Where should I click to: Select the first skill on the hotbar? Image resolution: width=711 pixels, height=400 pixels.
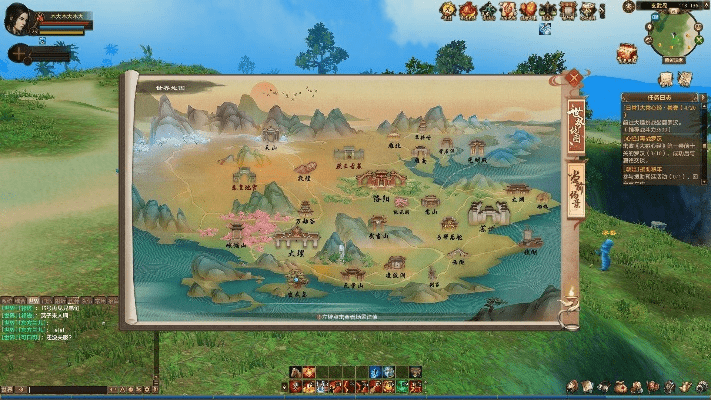(x=296, y=373)
